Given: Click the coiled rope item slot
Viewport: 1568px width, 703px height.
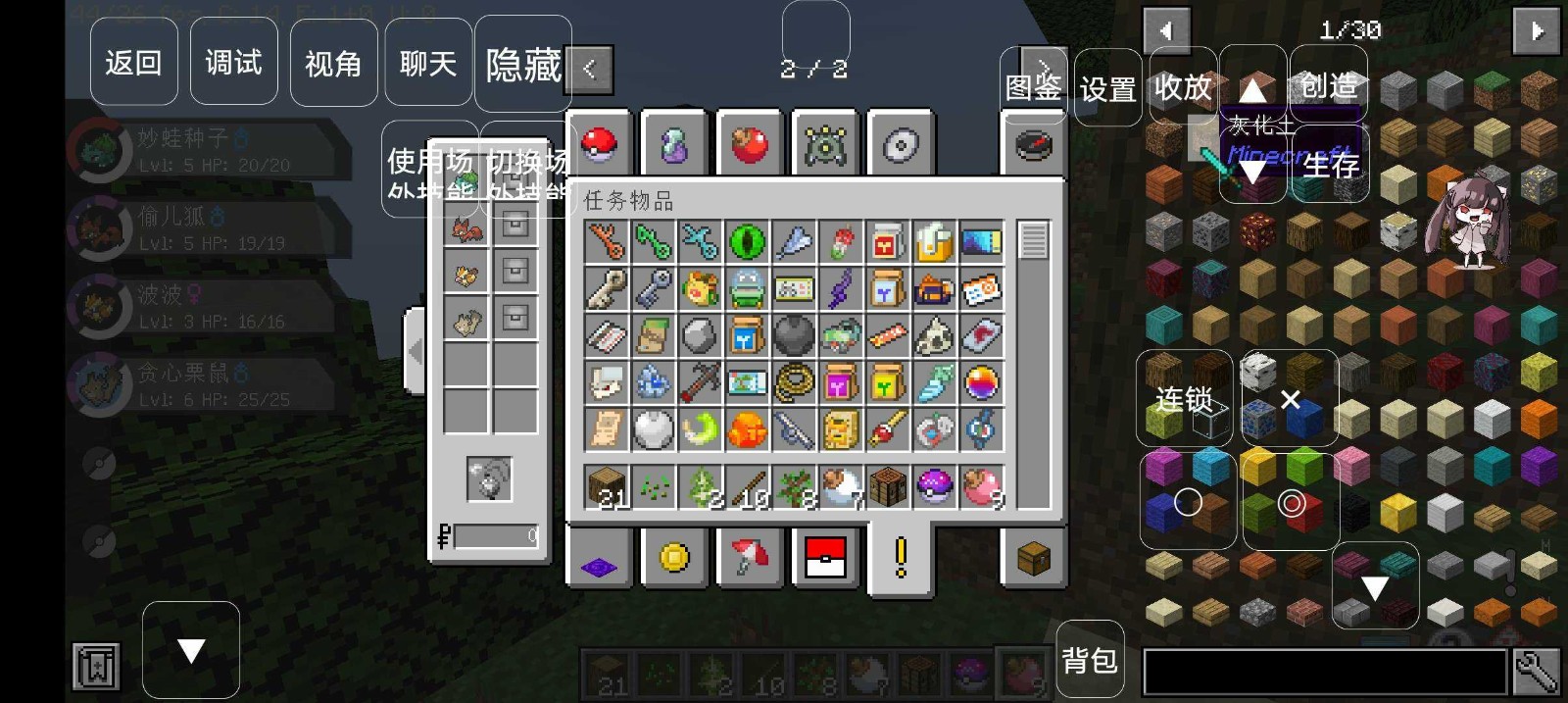Looking at the screenshot, I should click(794, 383).
